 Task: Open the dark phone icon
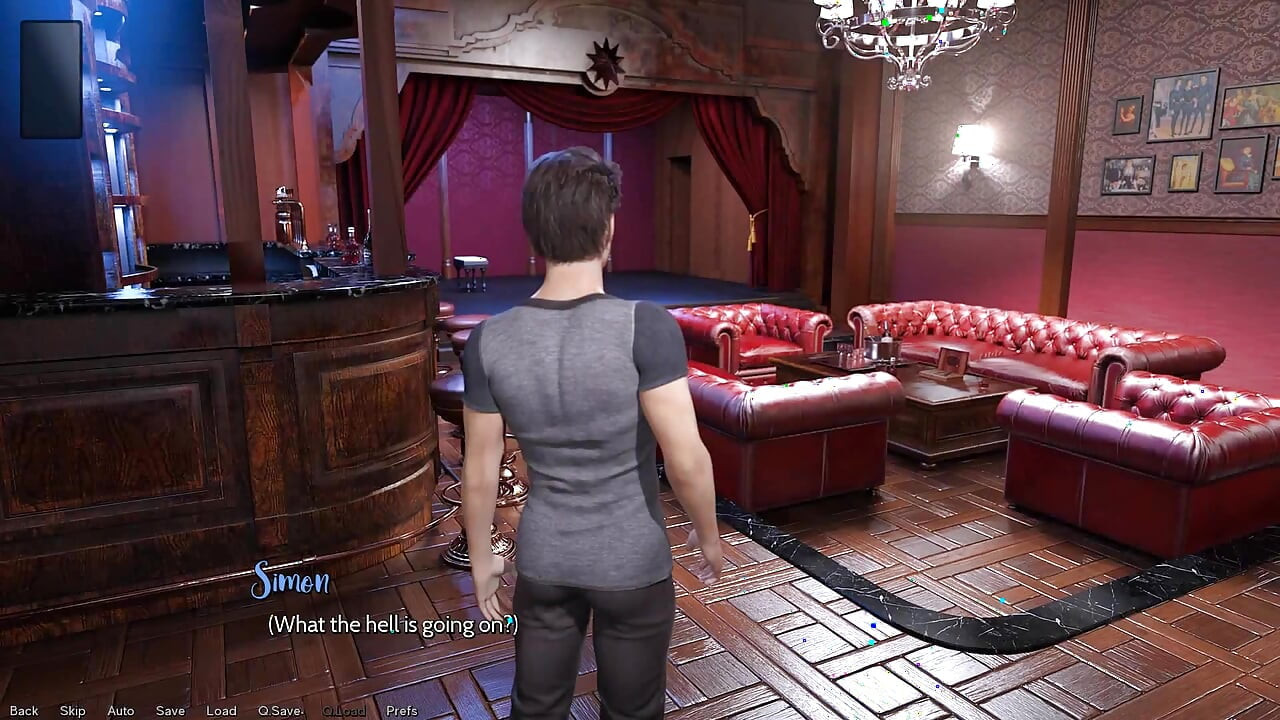point(51,79)
